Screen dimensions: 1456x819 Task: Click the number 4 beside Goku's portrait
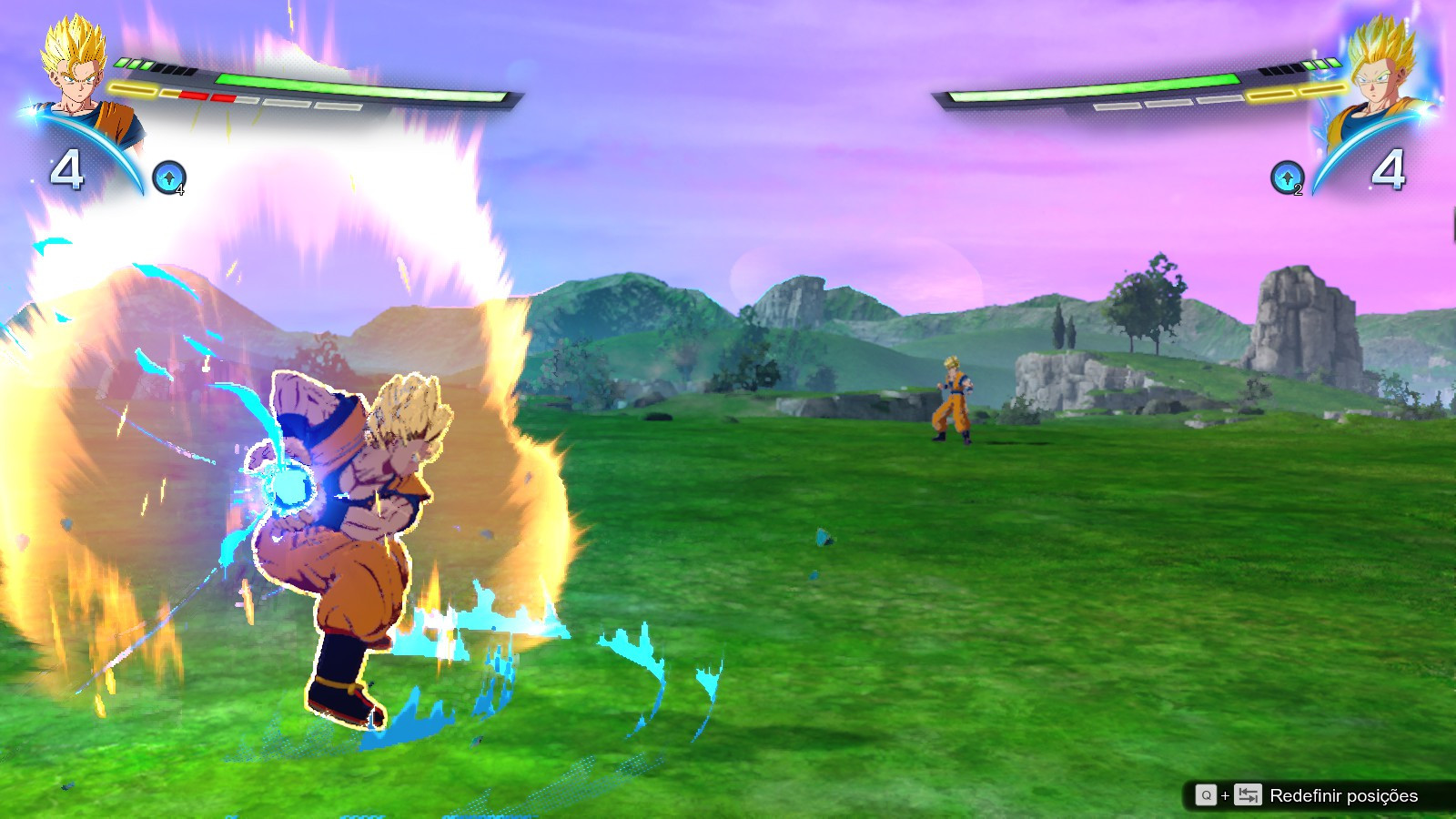[67, 168]
